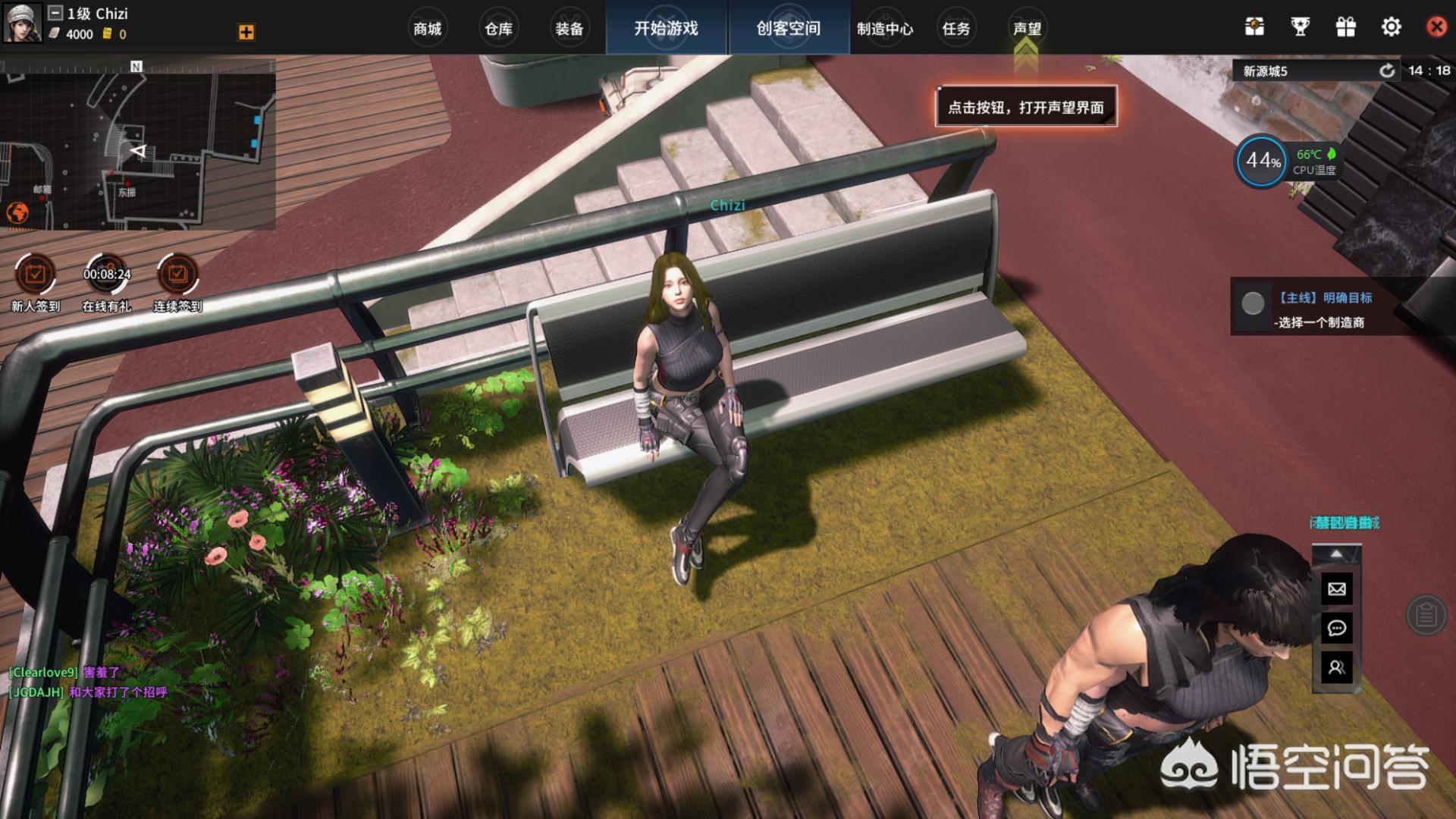
Task: Close the game with the red X
Action: pyautogui.click(x=1436, y=27)
